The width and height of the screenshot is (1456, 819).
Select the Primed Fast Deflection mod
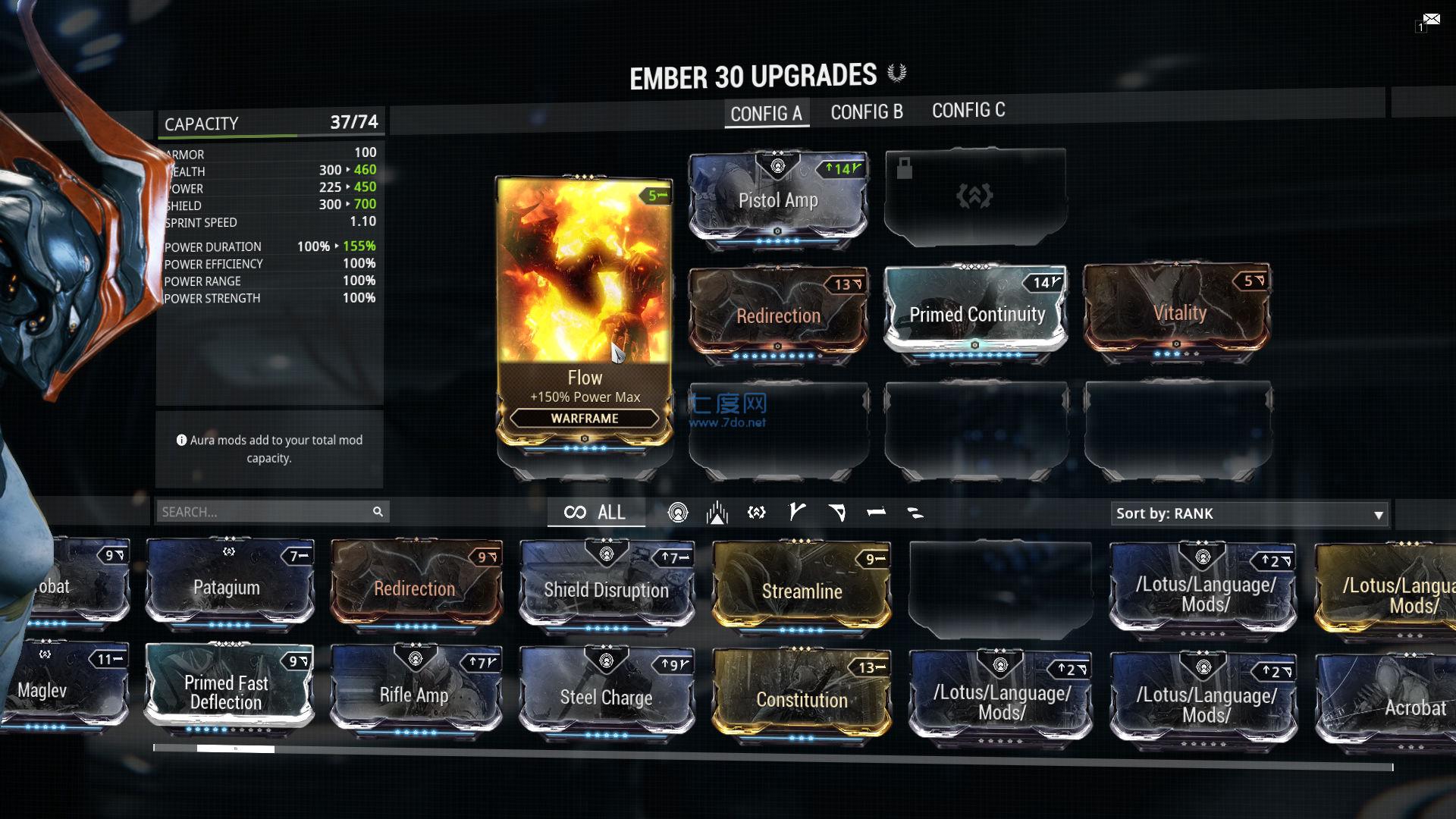coord(227,692)
